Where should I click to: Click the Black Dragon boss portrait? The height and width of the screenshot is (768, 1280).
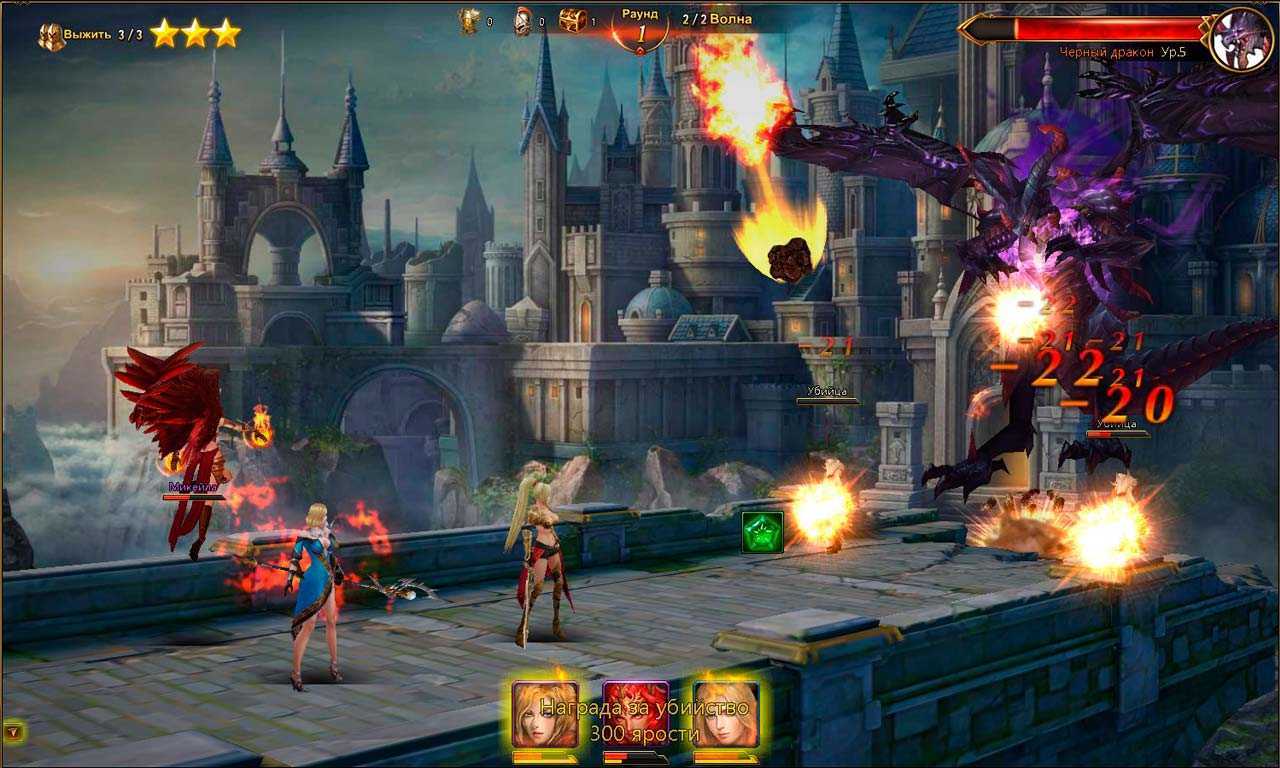pyautogui.click(x=1240, y=39)
